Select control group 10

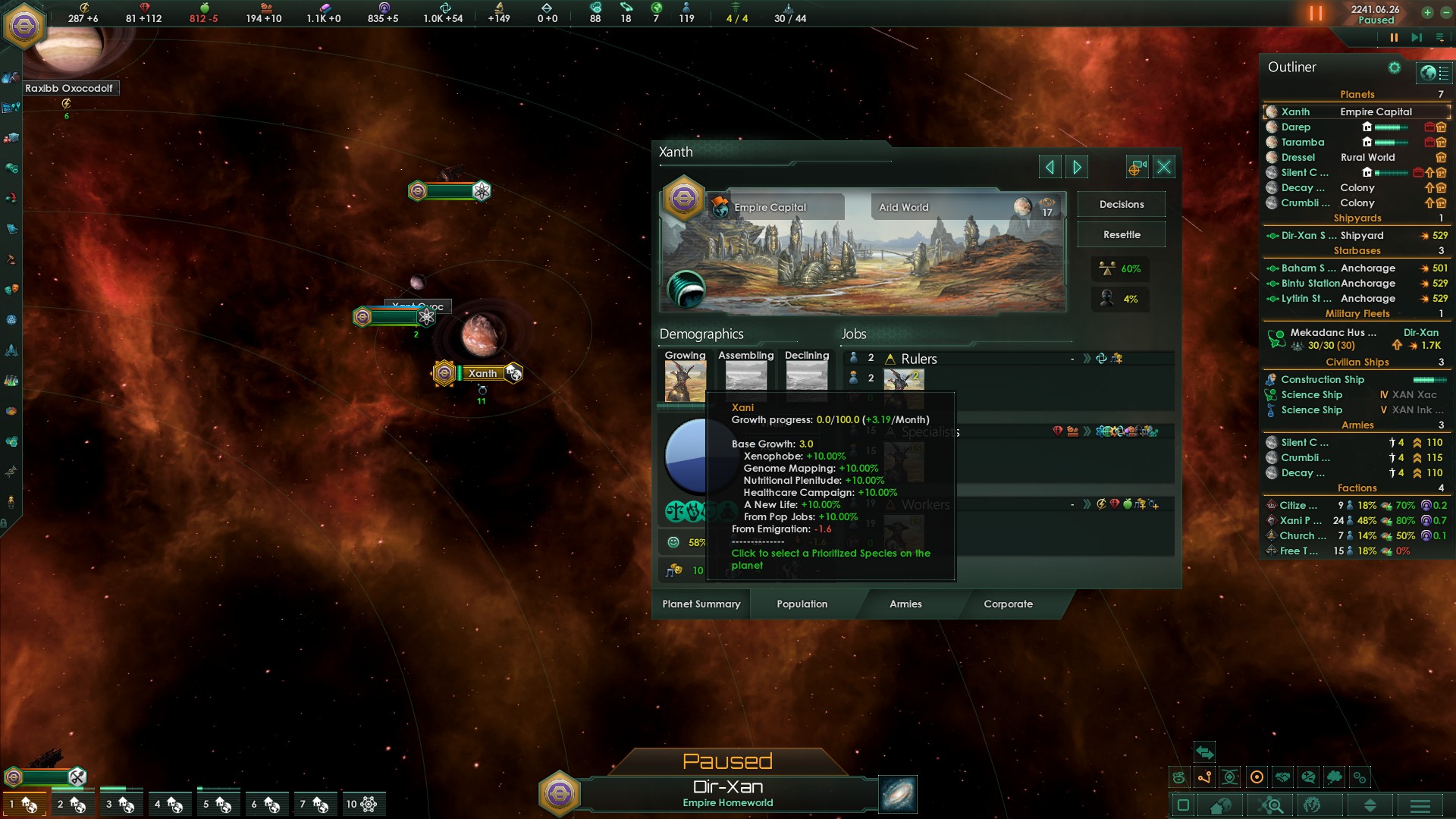tap(361, 804)
